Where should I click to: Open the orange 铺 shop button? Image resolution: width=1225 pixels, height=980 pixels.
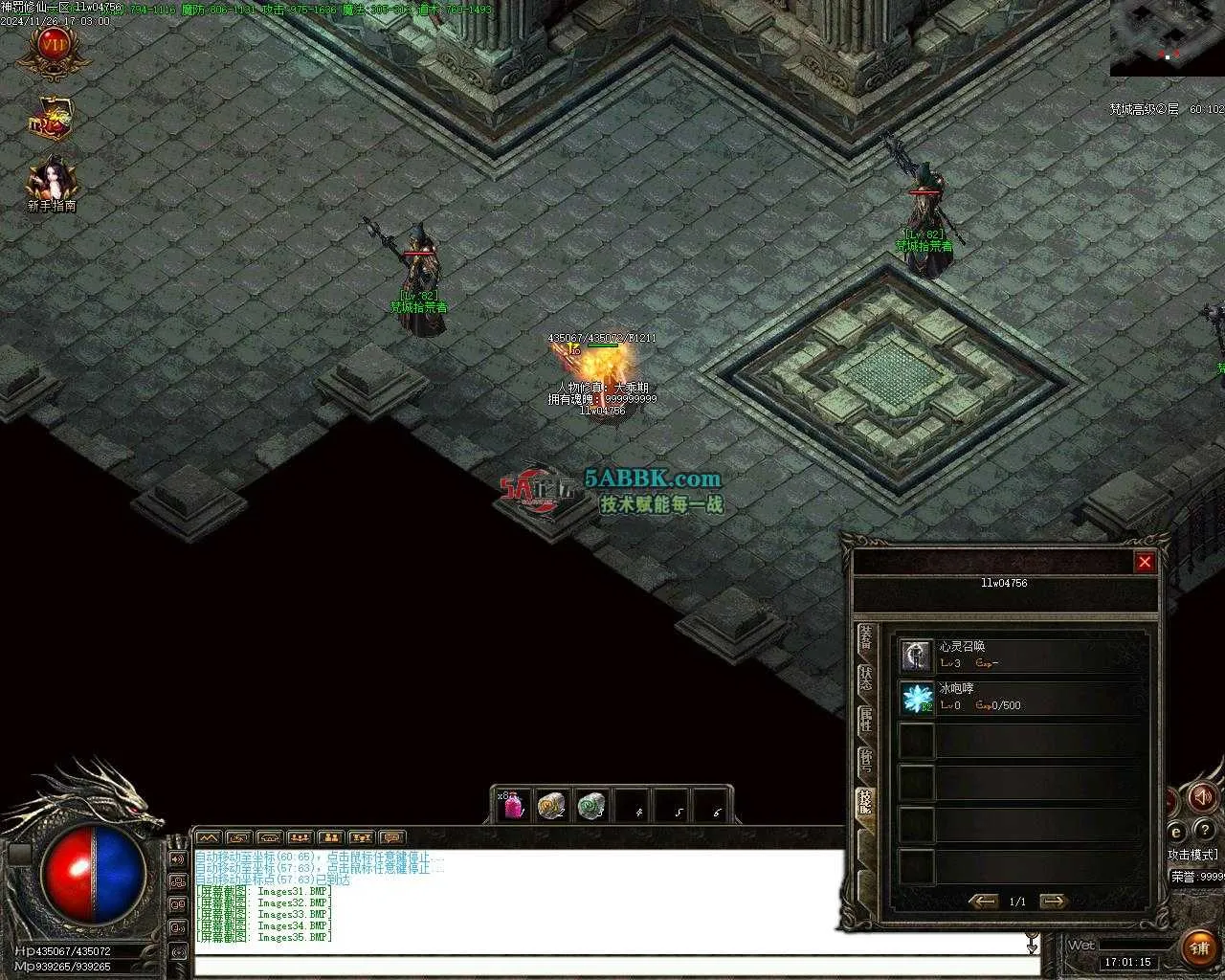point(1199,947)
